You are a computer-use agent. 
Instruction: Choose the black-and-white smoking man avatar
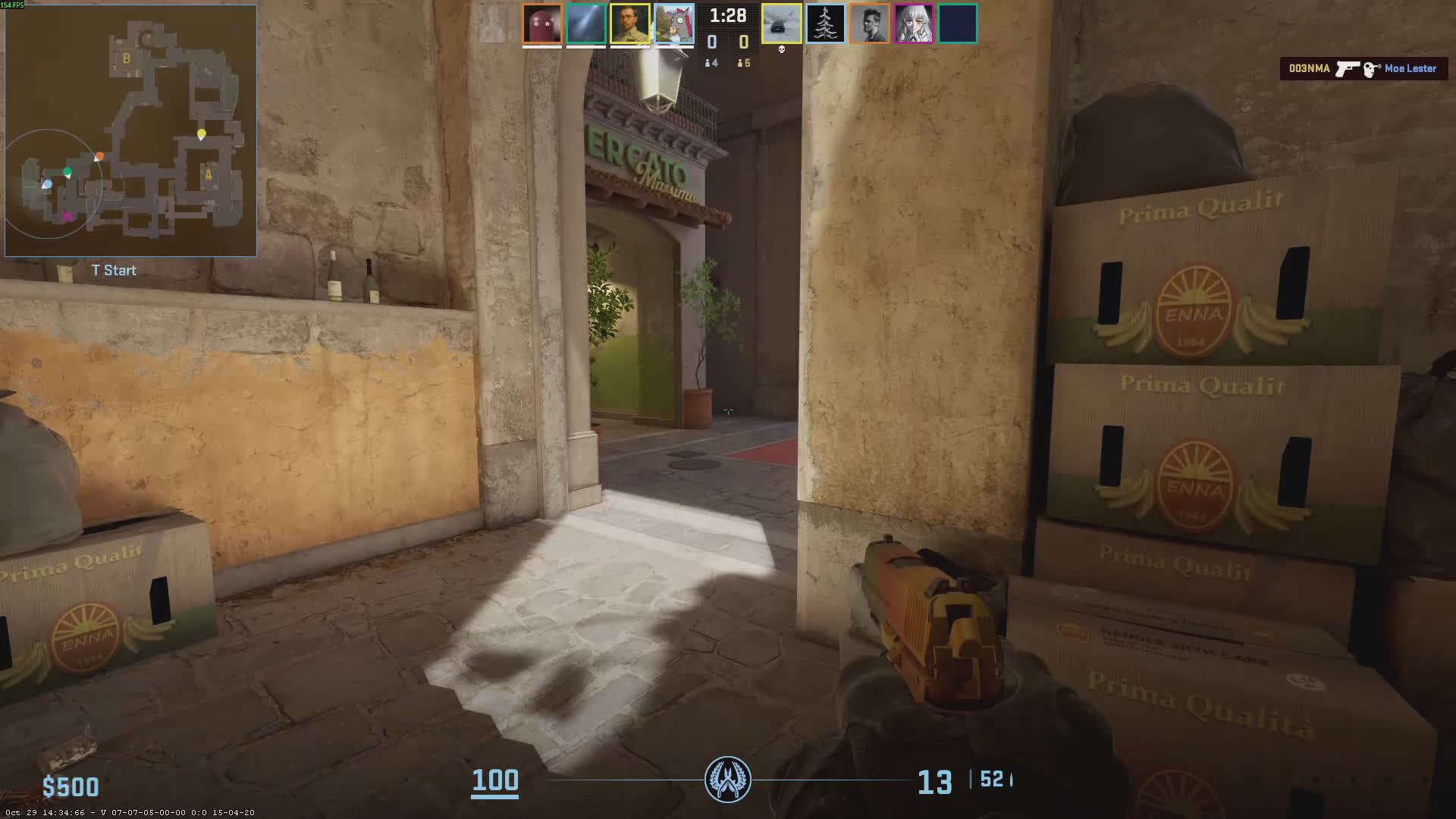[x=869, y=24]
